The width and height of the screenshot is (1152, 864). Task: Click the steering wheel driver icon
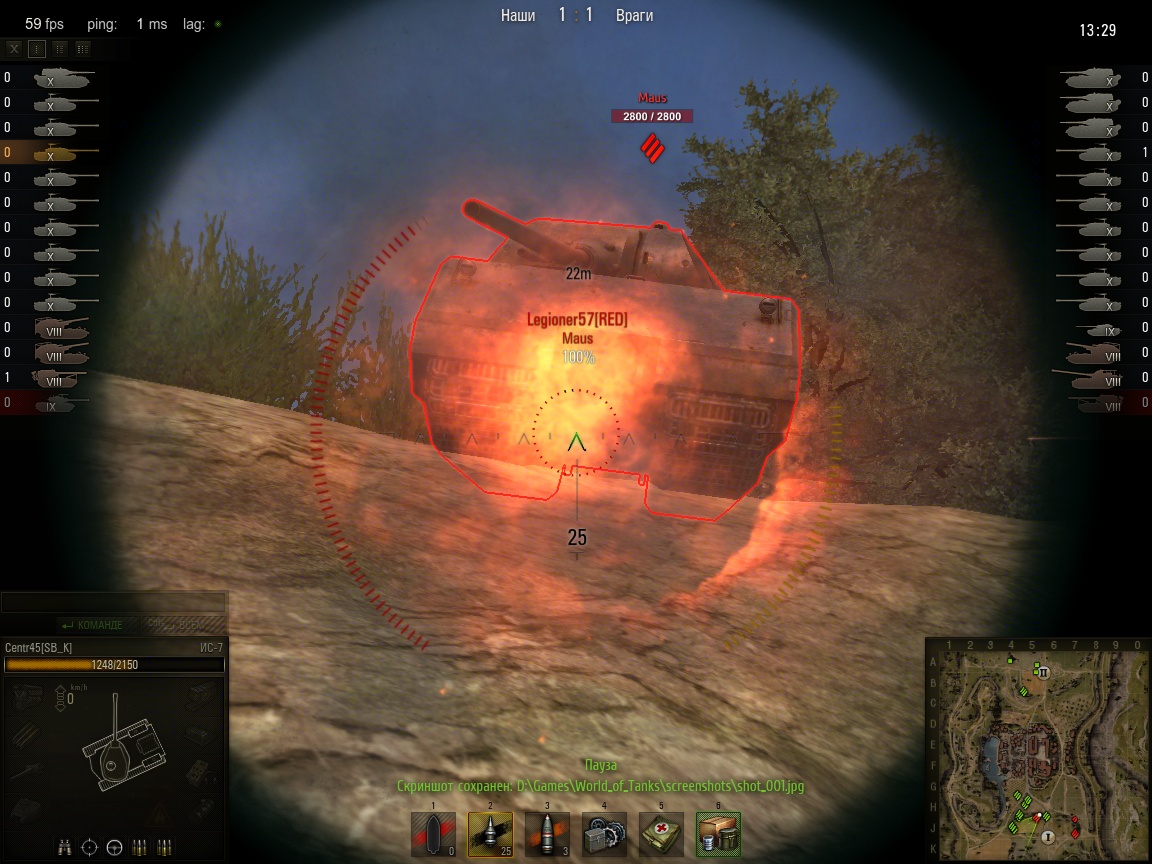point(114,848)
